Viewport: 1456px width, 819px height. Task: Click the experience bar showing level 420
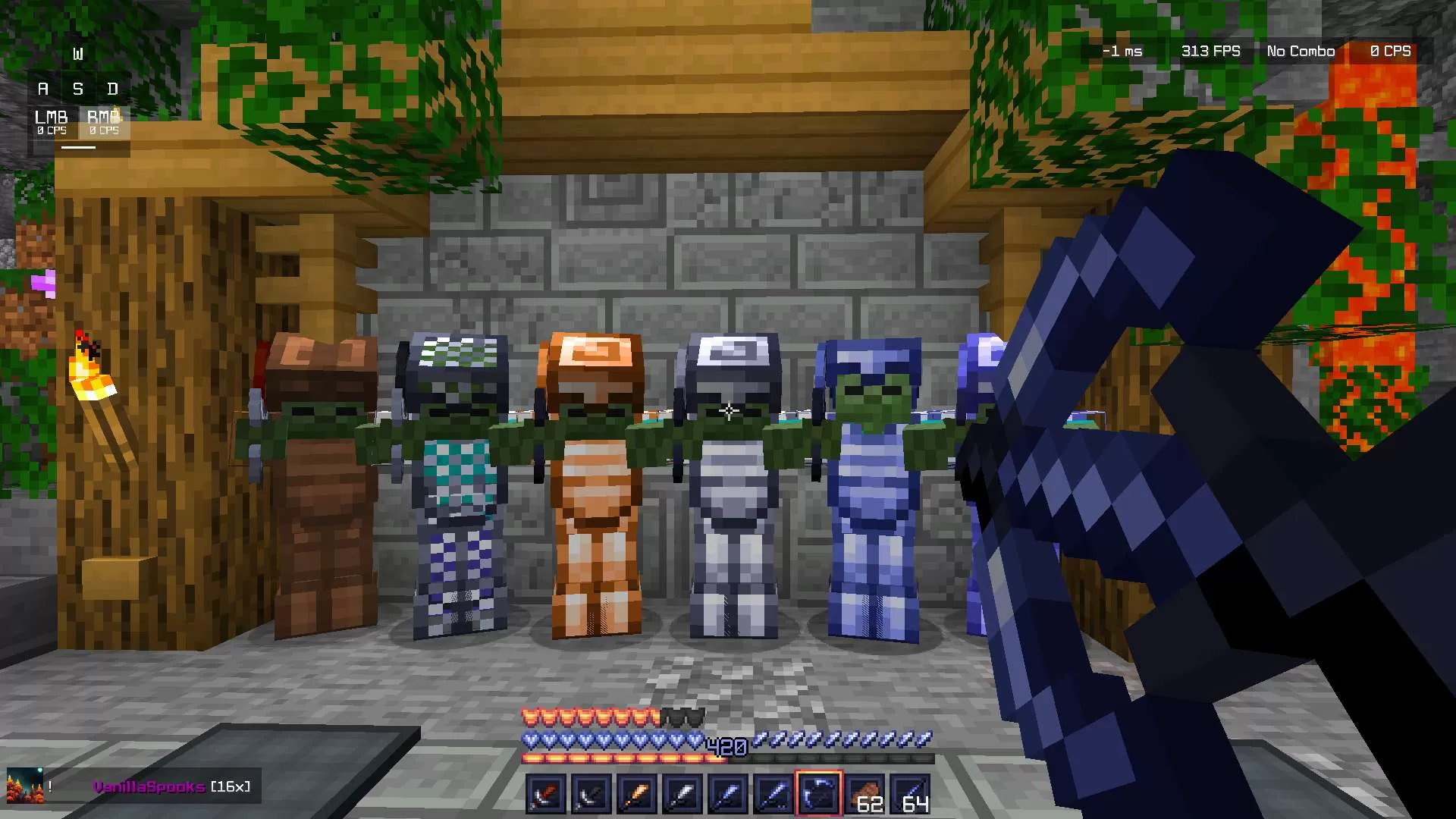point(726,748)
